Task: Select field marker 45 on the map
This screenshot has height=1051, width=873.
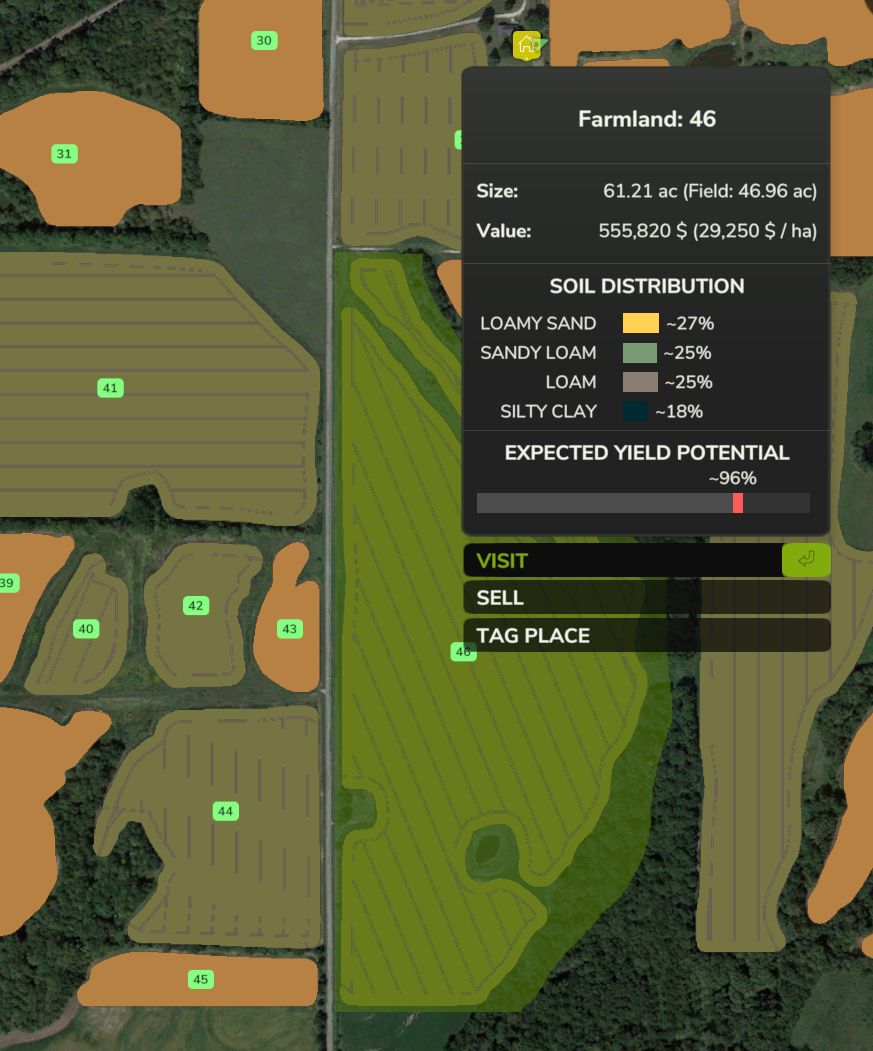Action: click(x=201, y=979)
